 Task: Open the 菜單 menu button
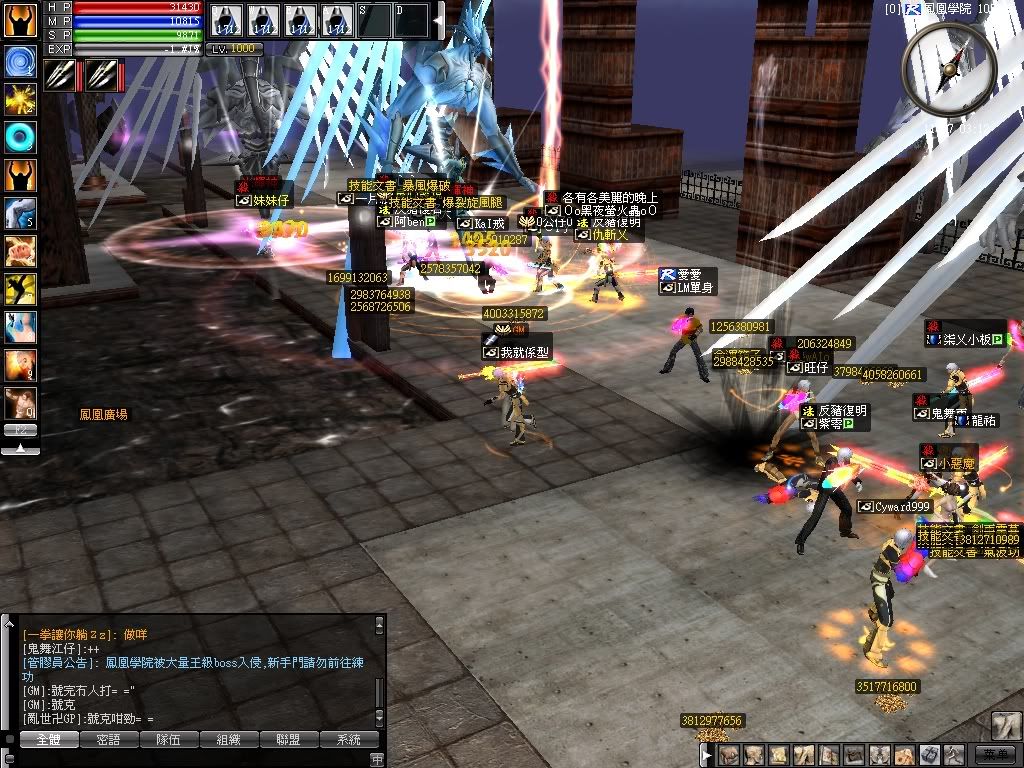coord(993,755)
